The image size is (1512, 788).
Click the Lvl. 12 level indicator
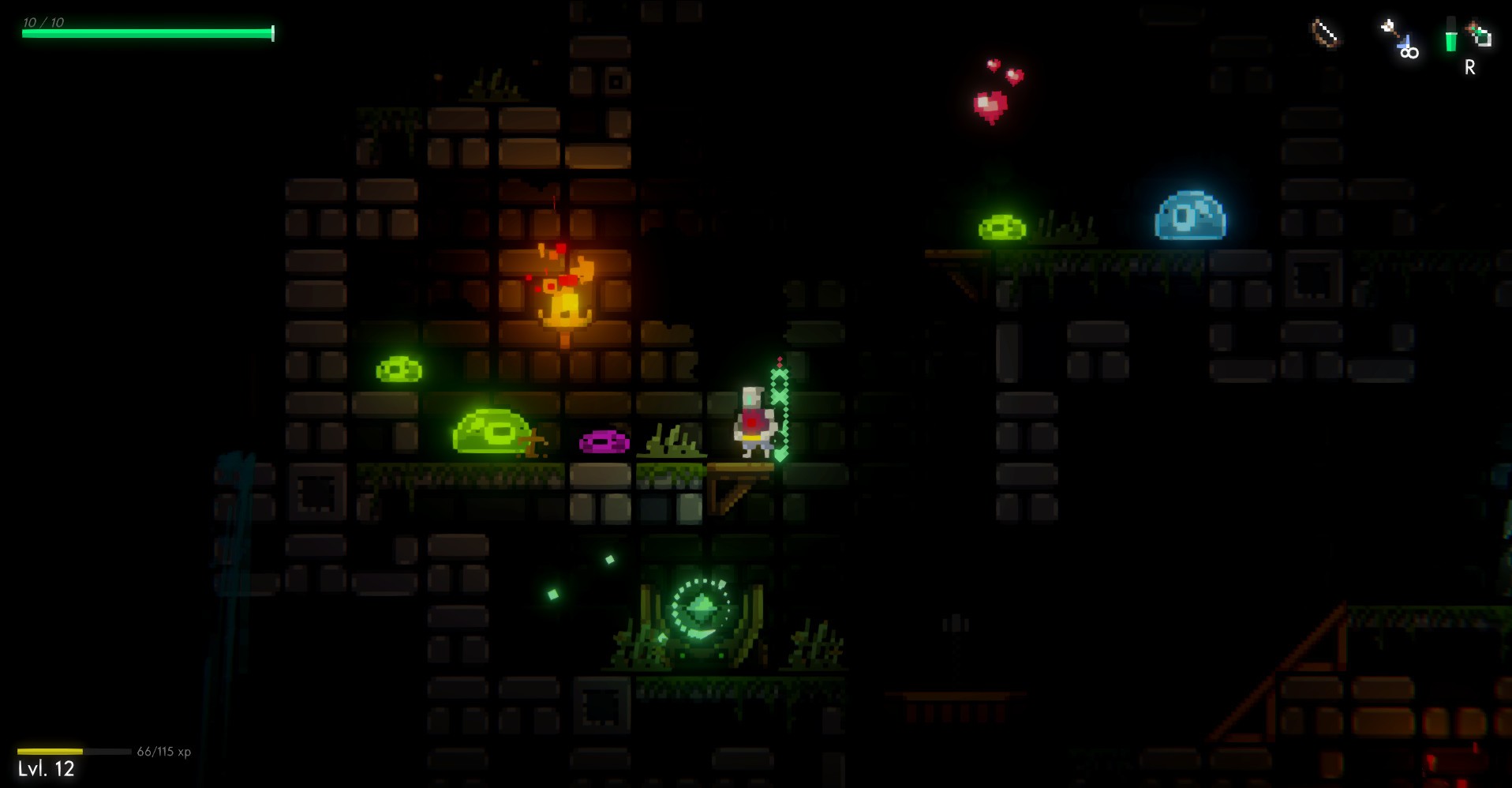47,768
